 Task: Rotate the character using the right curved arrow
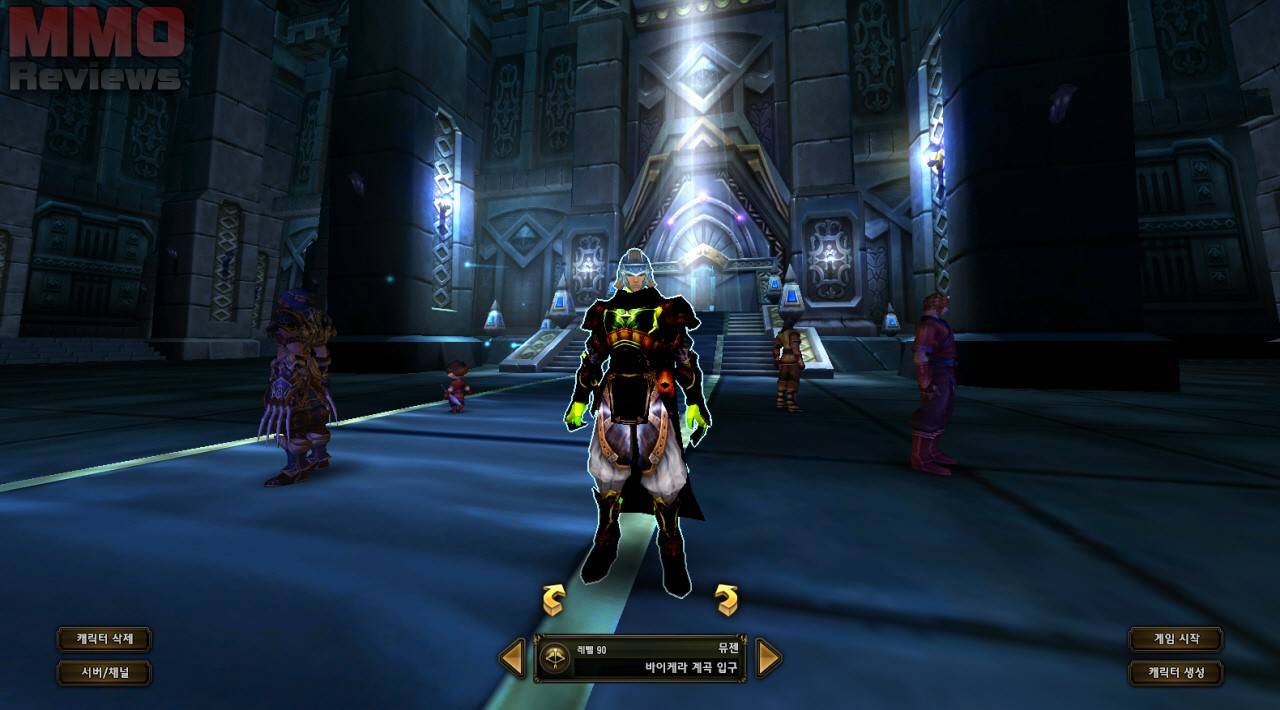[727, 599]
